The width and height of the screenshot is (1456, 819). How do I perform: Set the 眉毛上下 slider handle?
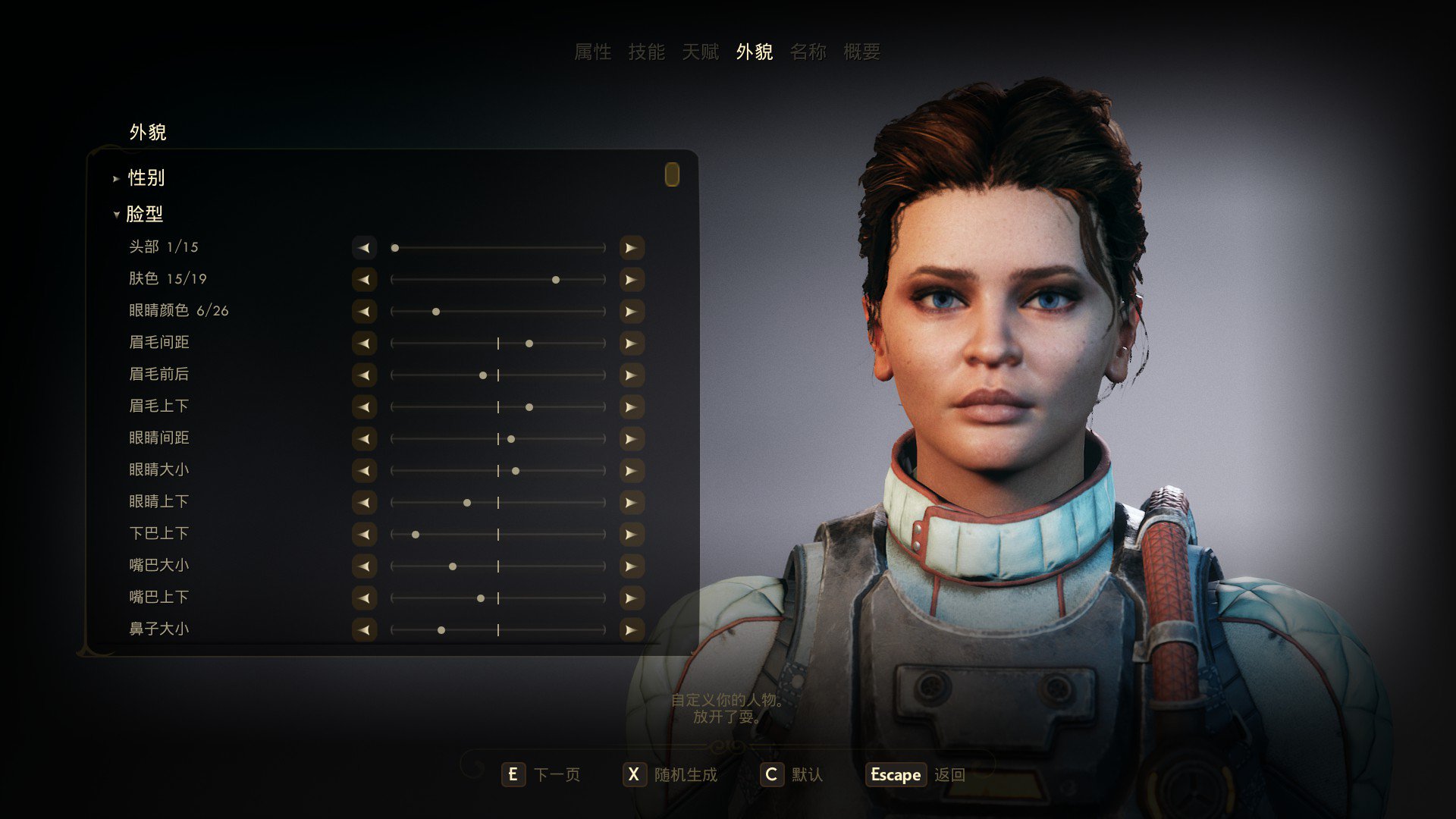point(529,407)
